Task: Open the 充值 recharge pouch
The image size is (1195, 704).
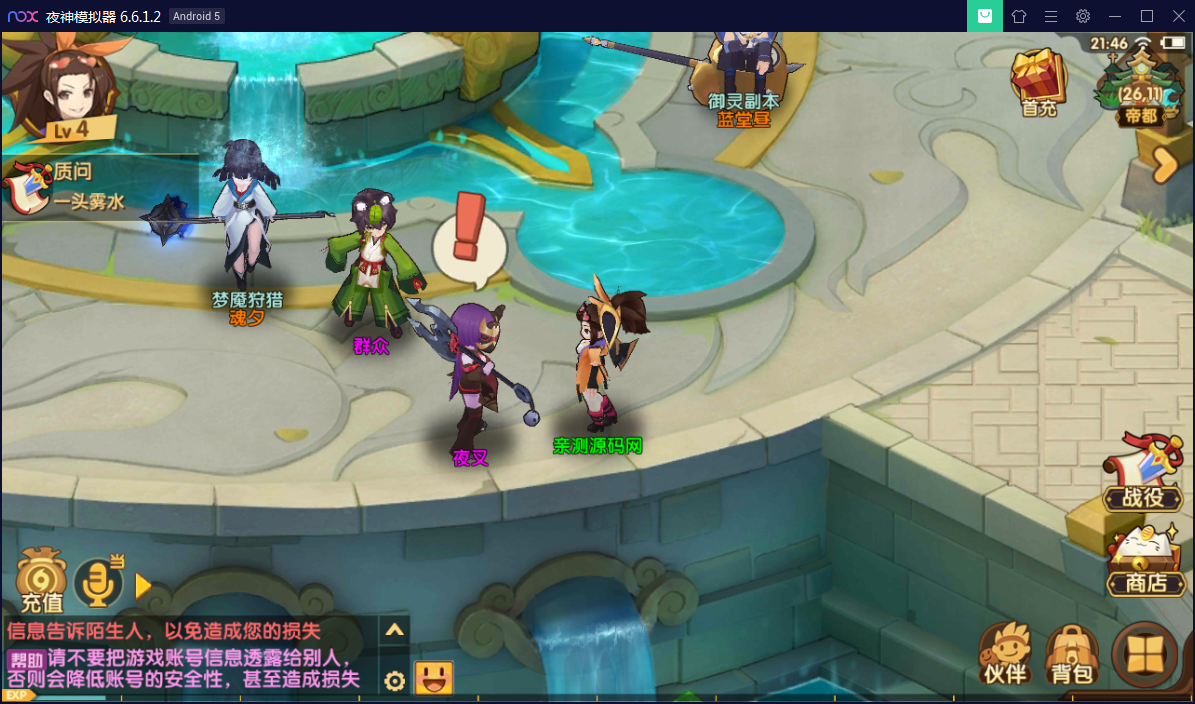Action: pos(42,581)
